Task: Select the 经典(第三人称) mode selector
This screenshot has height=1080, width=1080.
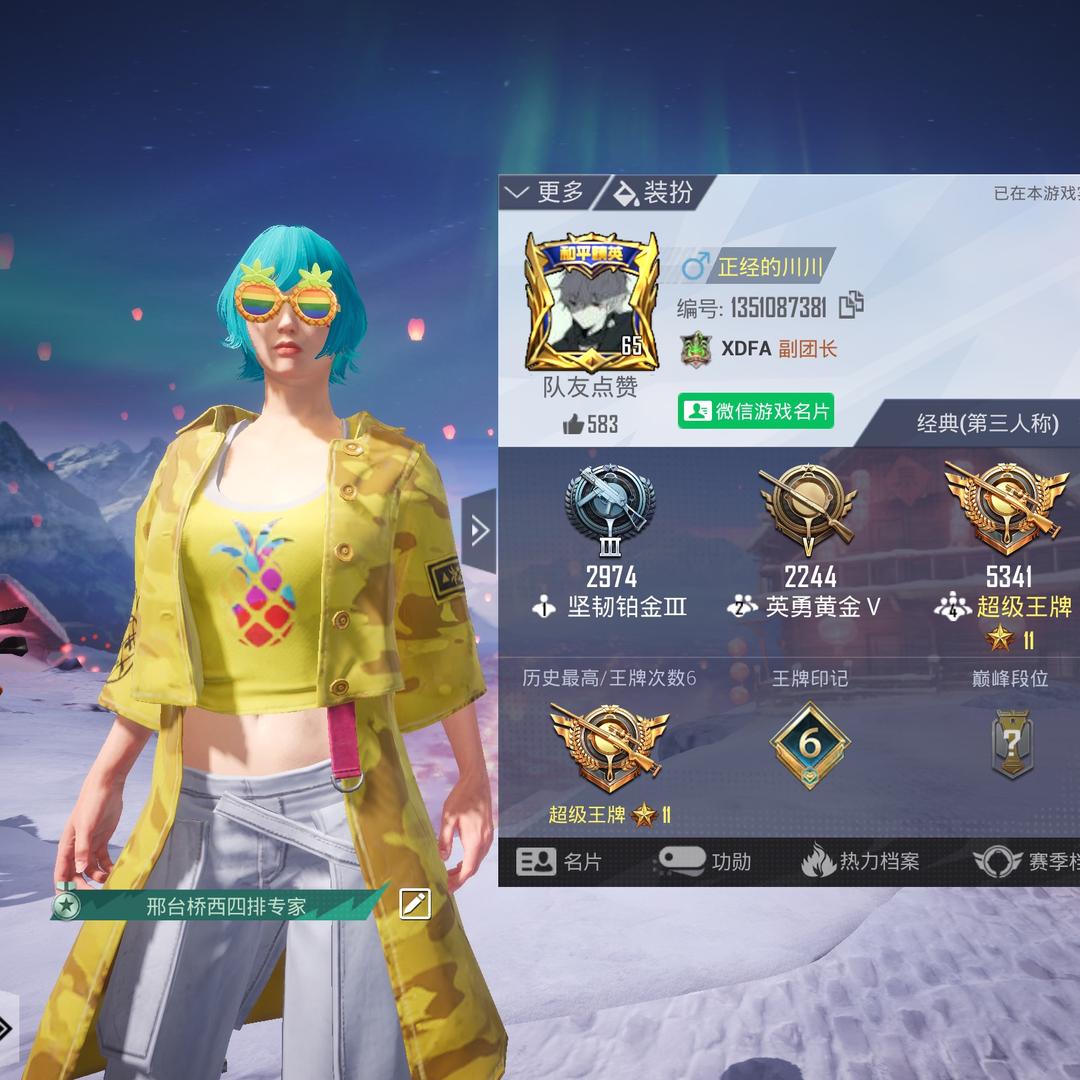Action: tap(987, 424)
